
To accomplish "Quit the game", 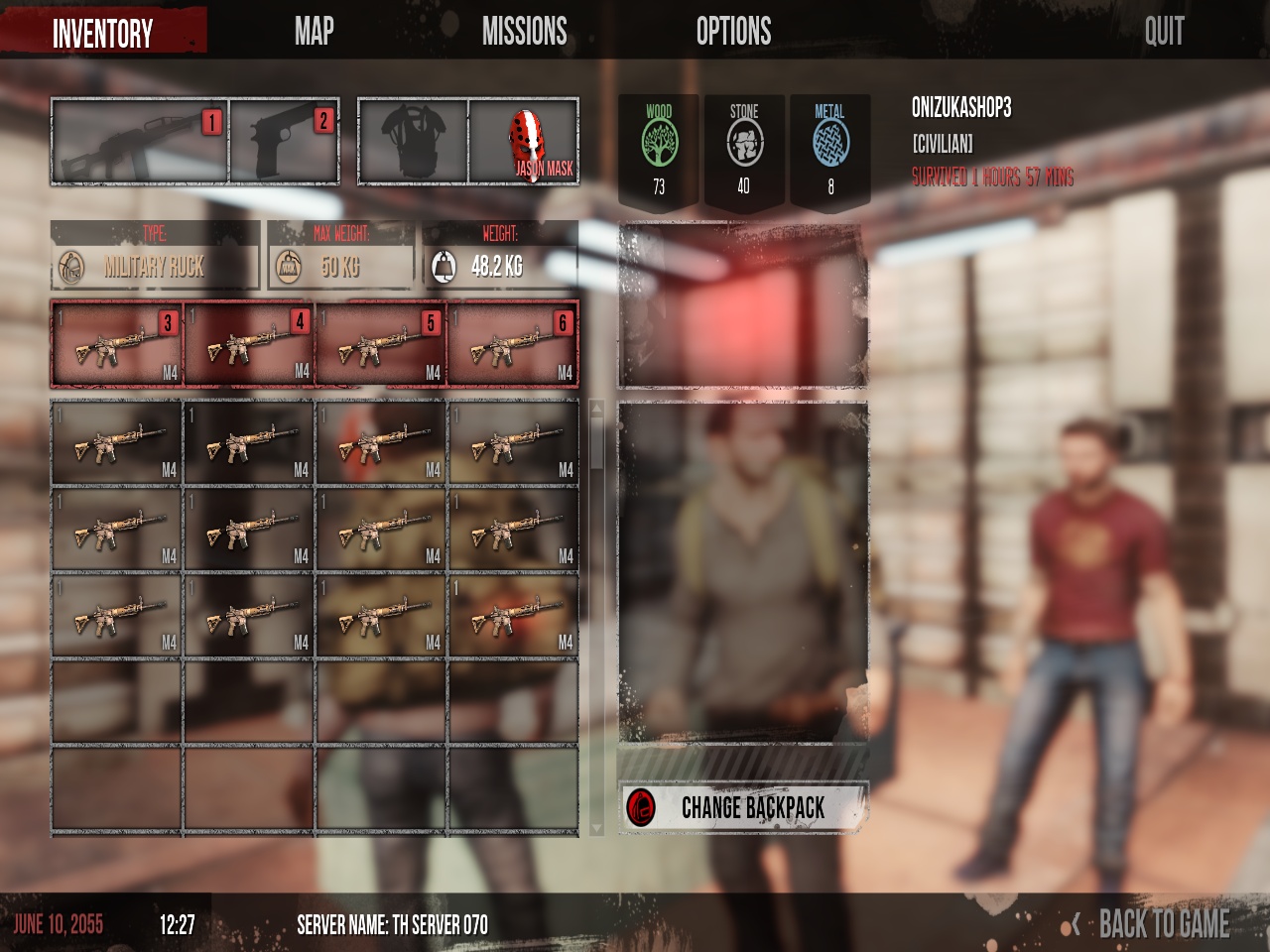I will [x=1164, y=32].
